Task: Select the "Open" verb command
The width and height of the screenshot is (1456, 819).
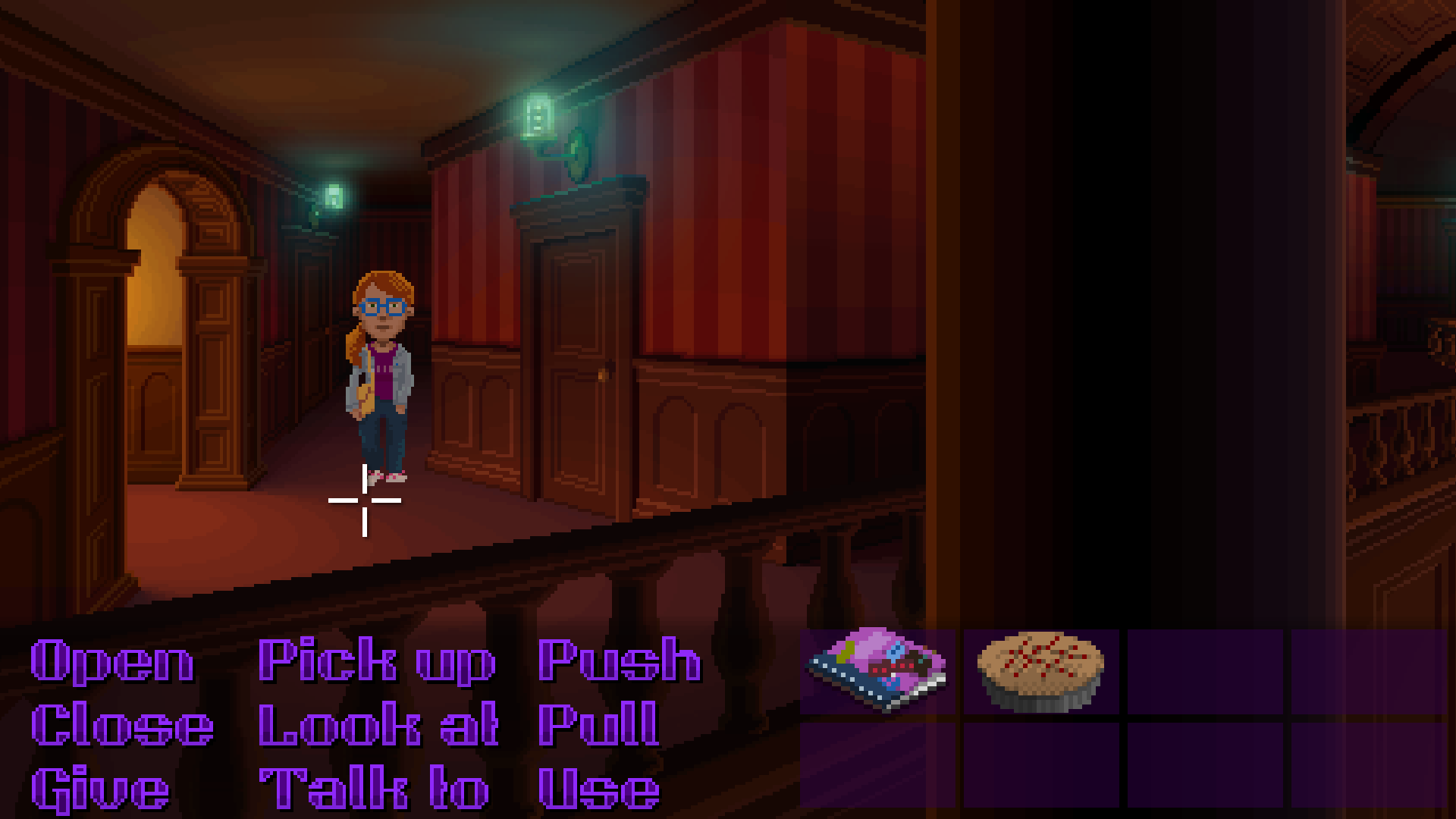Action: click(x=110, y=662)
